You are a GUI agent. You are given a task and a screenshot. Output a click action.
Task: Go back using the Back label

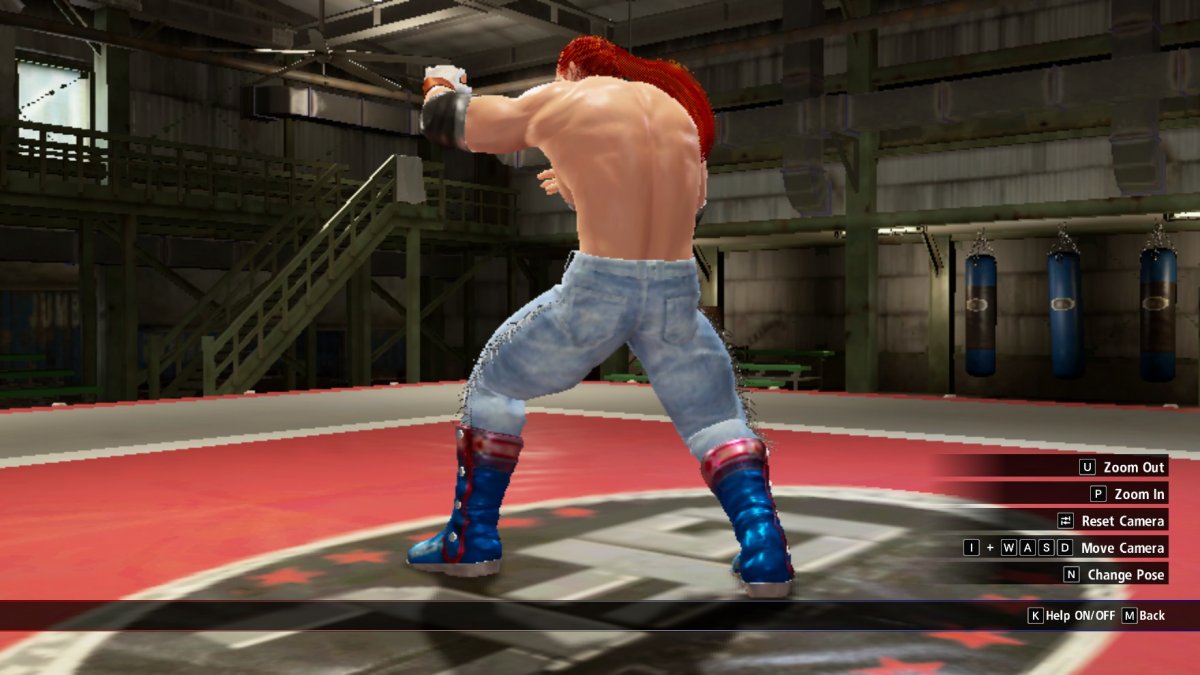tap(1152, 616)
